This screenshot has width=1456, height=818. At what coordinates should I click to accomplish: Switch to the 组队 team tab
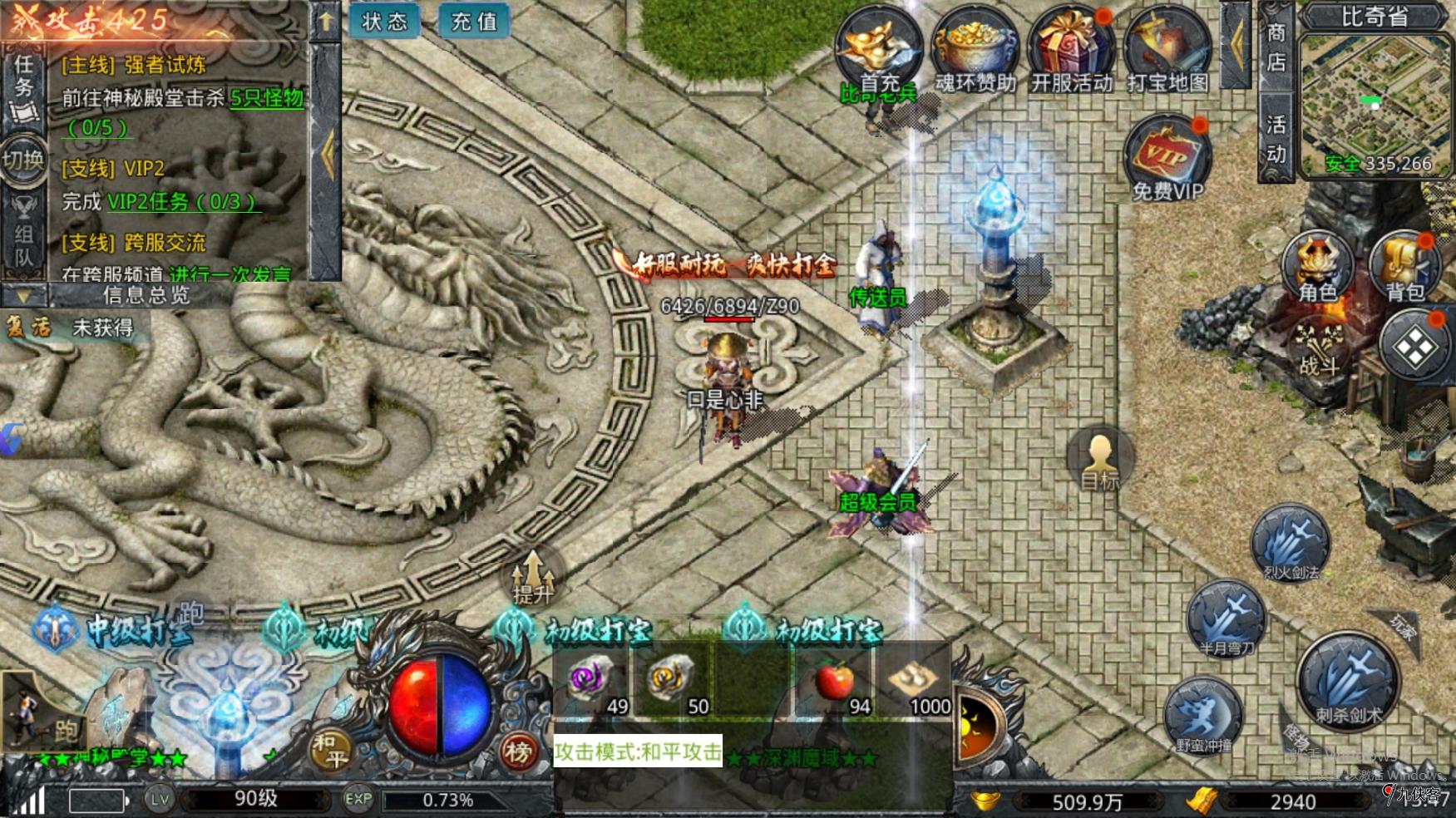(23, 235)
